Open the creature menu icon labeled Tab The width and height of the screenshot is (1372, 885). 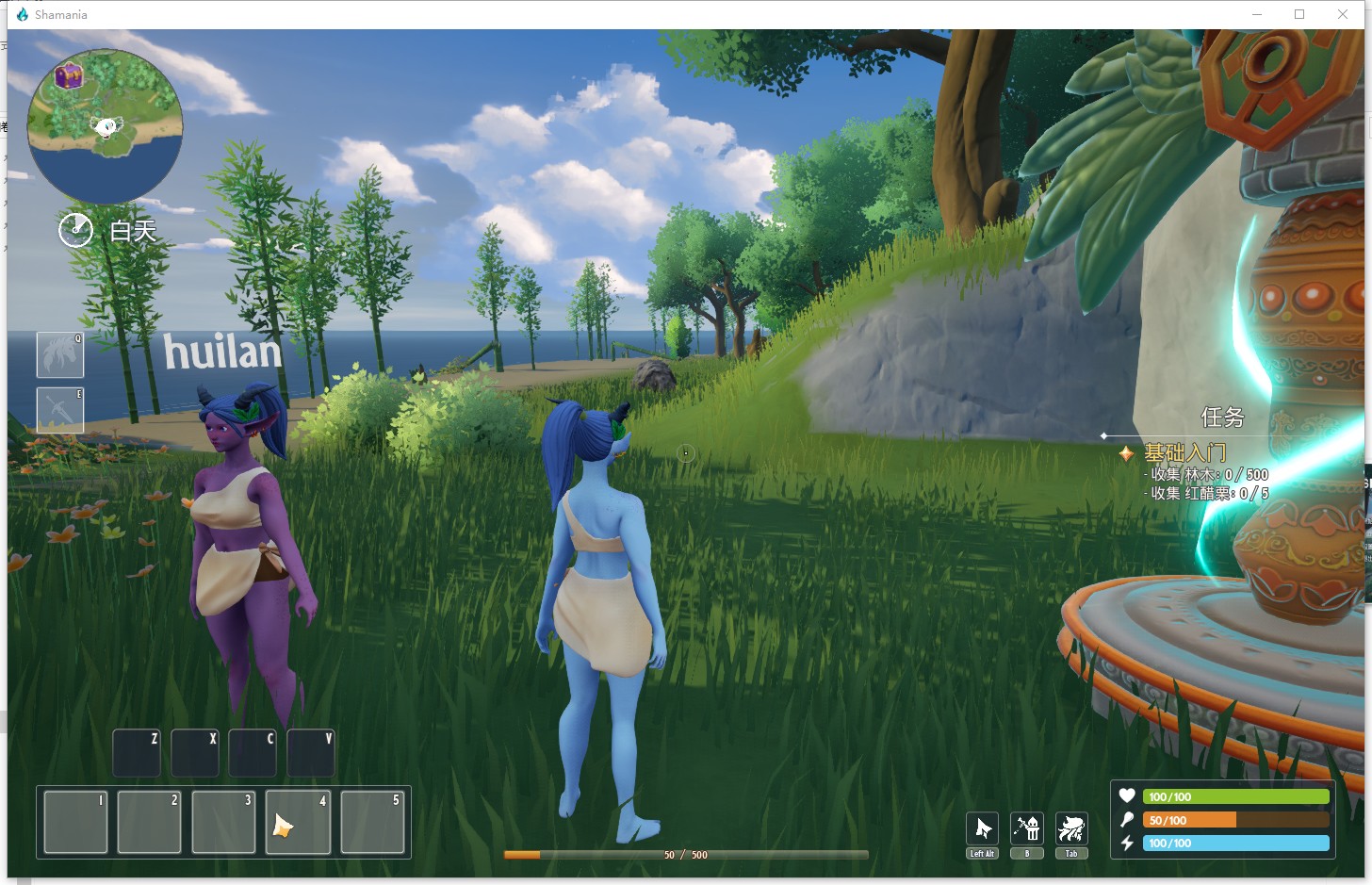coord(1071,829)
